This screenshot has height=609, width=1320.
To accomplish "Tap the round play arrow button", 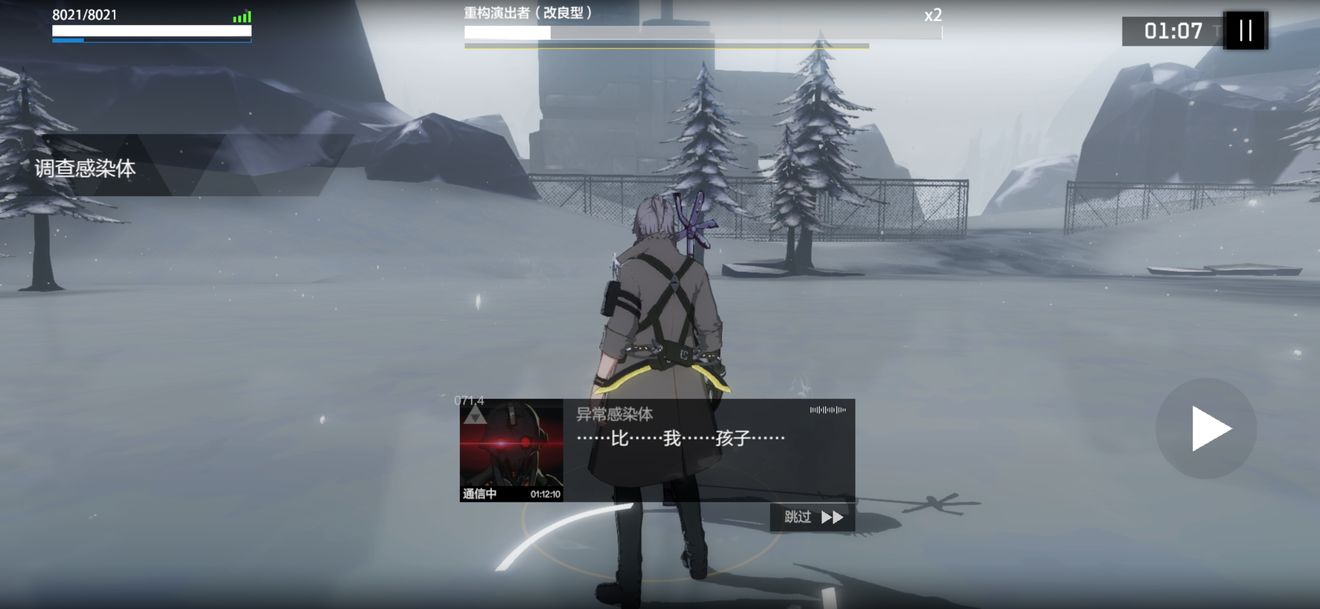I will [1207, 428].
